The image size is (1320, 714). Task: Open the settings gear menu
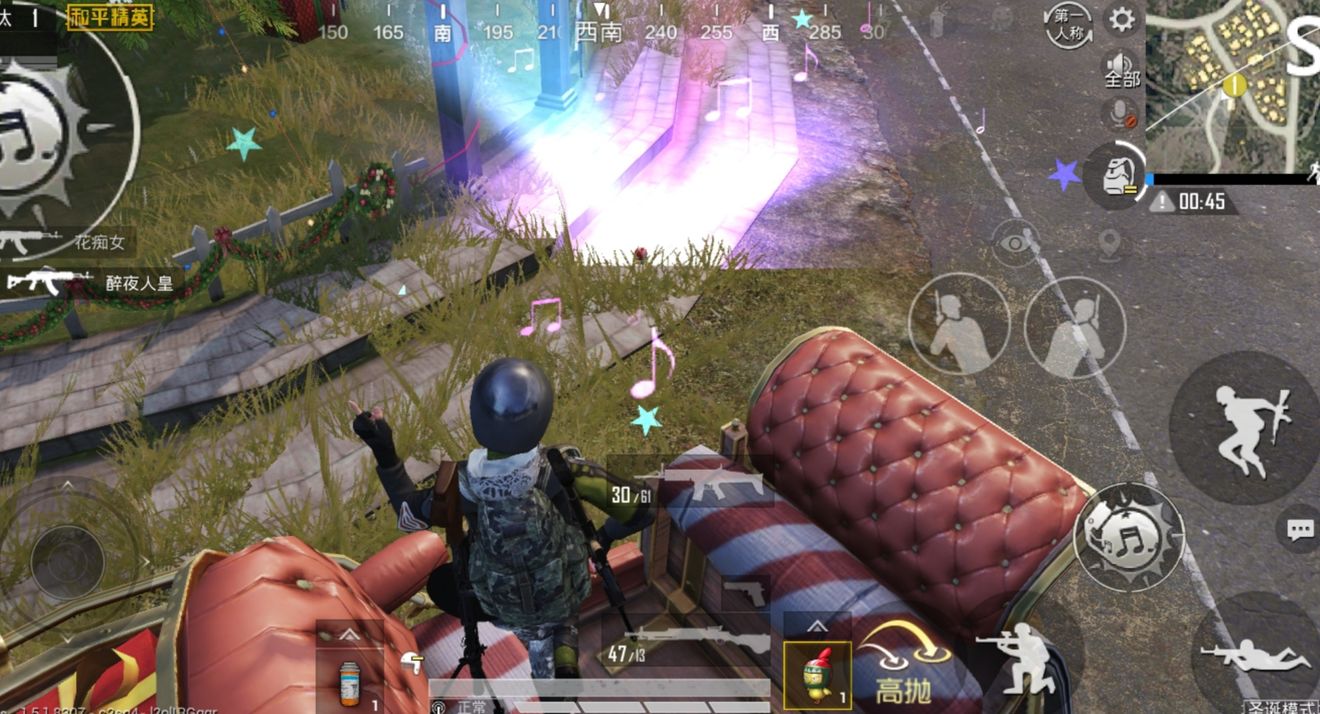[x=1123, y=19]
